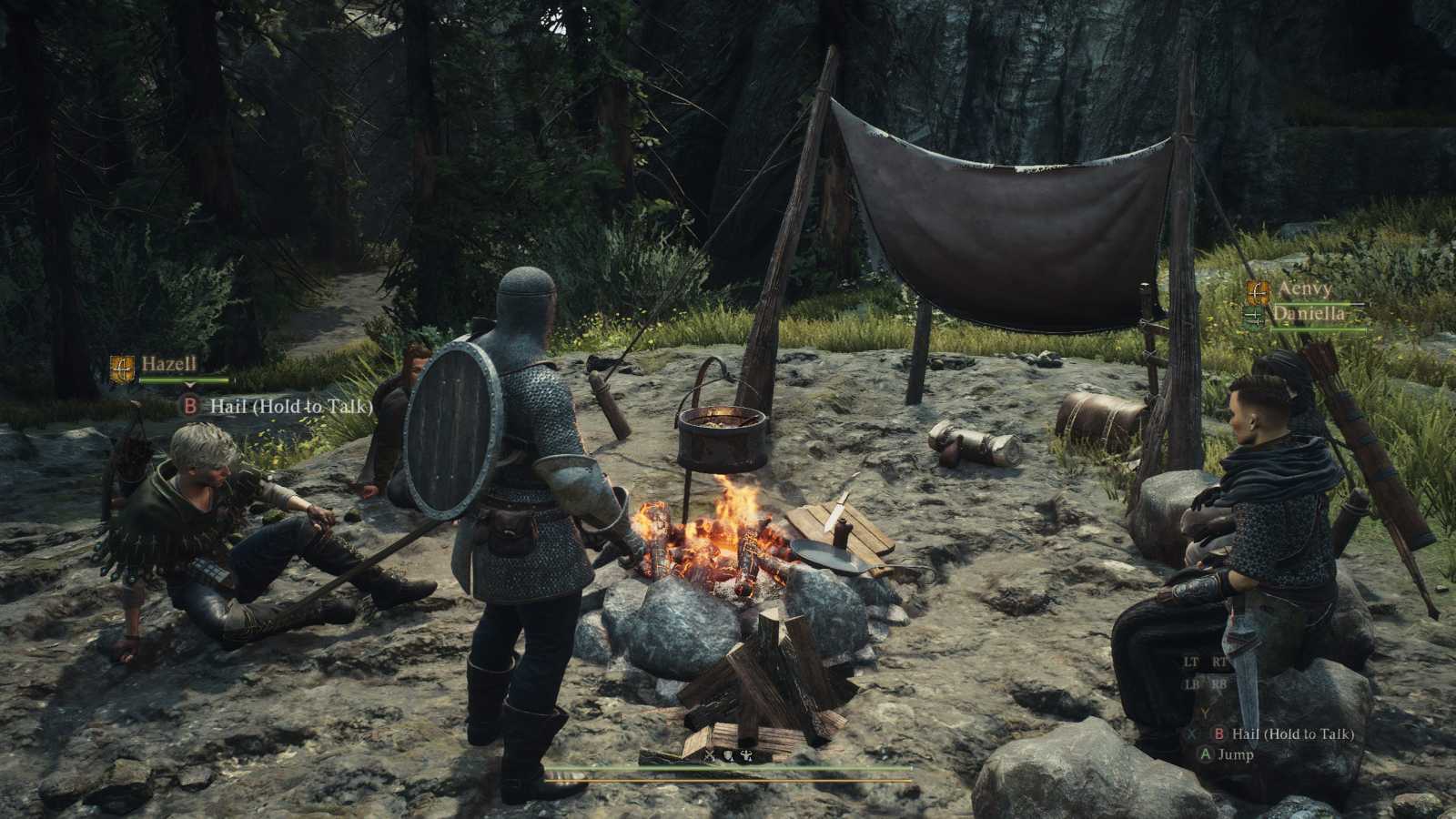
Task: Click the RB bumper prompt icon
Action: [x=1219, y=683]
